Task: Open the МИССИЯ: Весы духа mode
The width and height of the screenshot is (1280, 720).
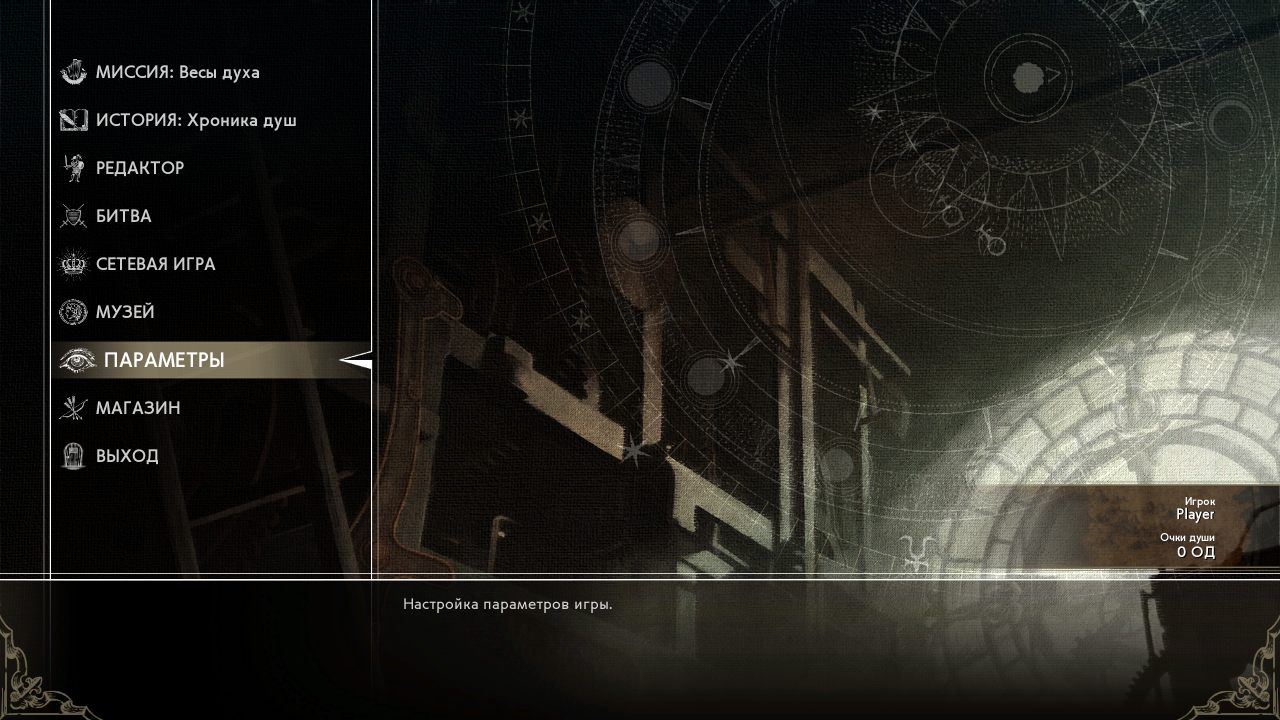Action: [x=177, y=72]
